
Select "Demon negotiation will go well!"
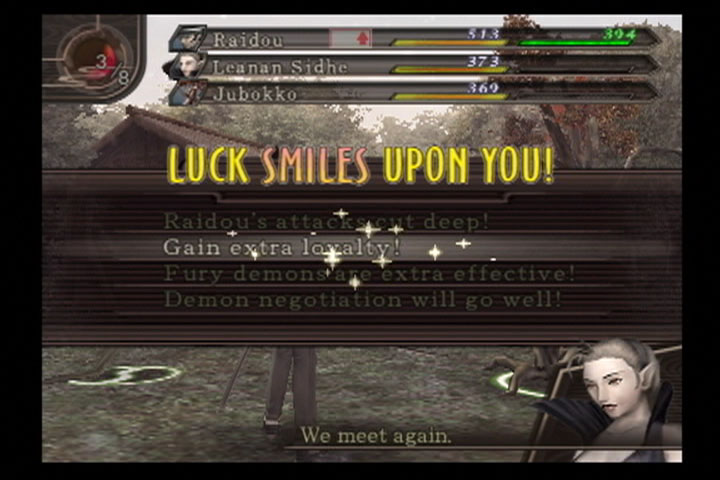tap(362, 298)
